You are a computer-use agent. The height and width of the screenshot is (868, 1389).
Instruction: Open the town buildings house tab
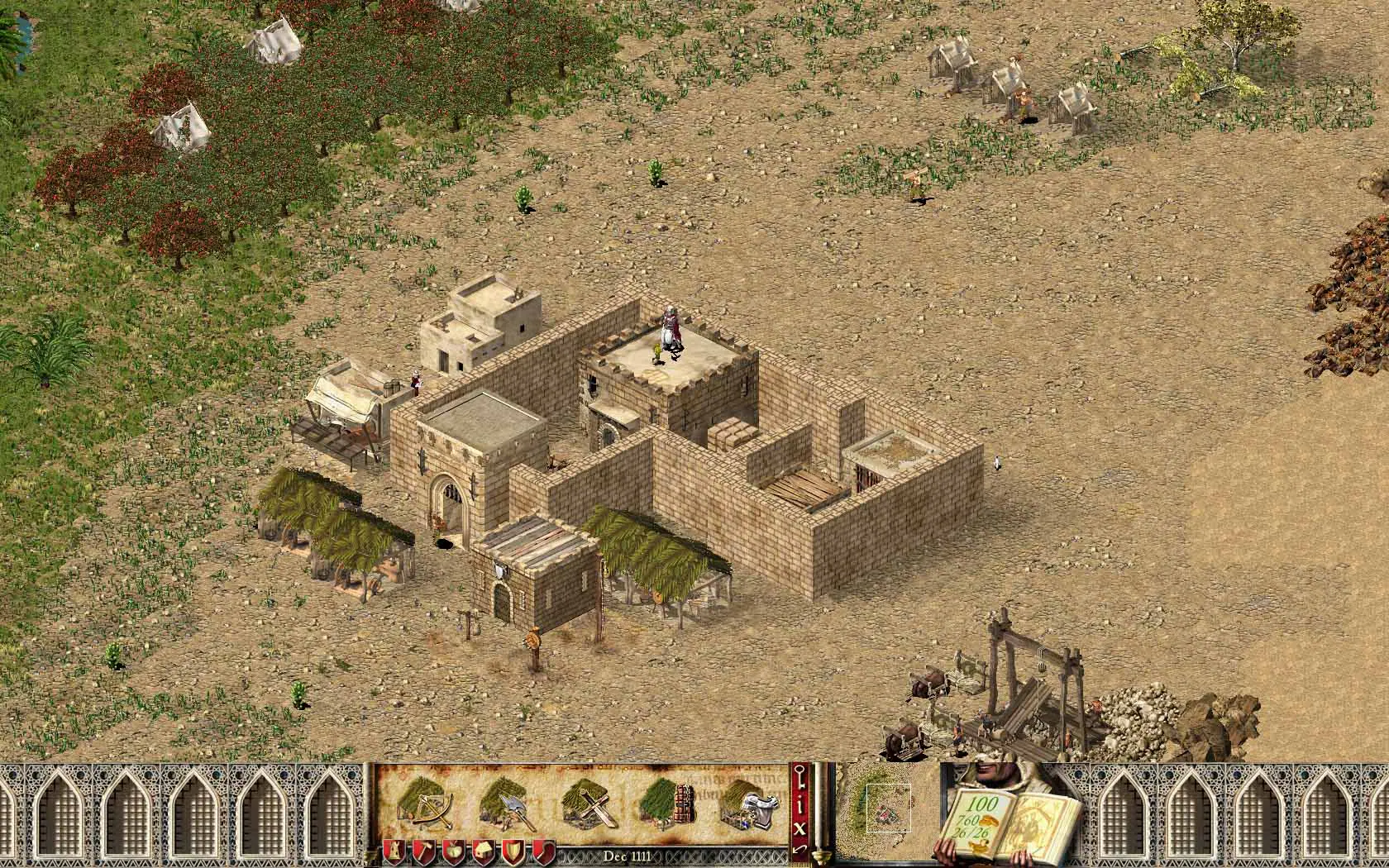pos(484,851)
